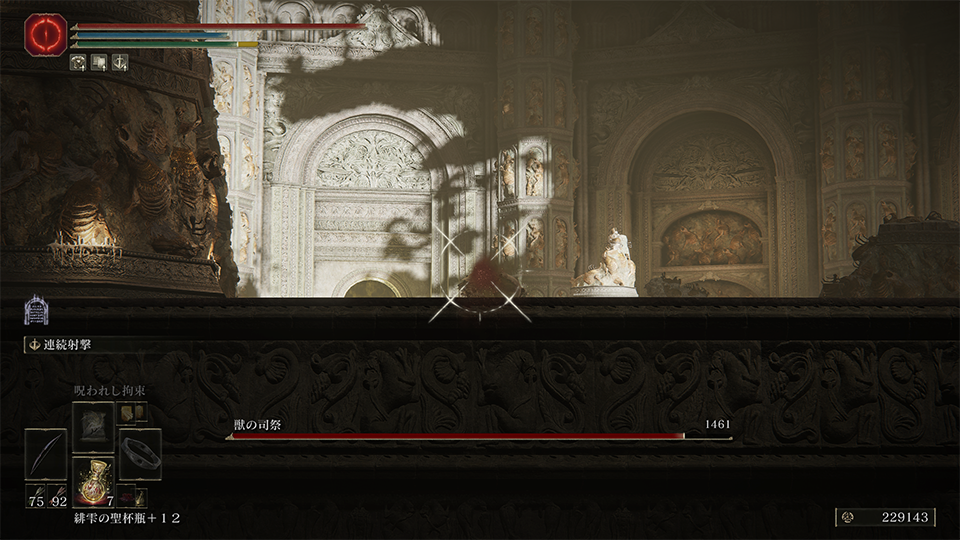960x540 pixels.
Task: Inspect the armor buff status icon
Action: [78, 62]
